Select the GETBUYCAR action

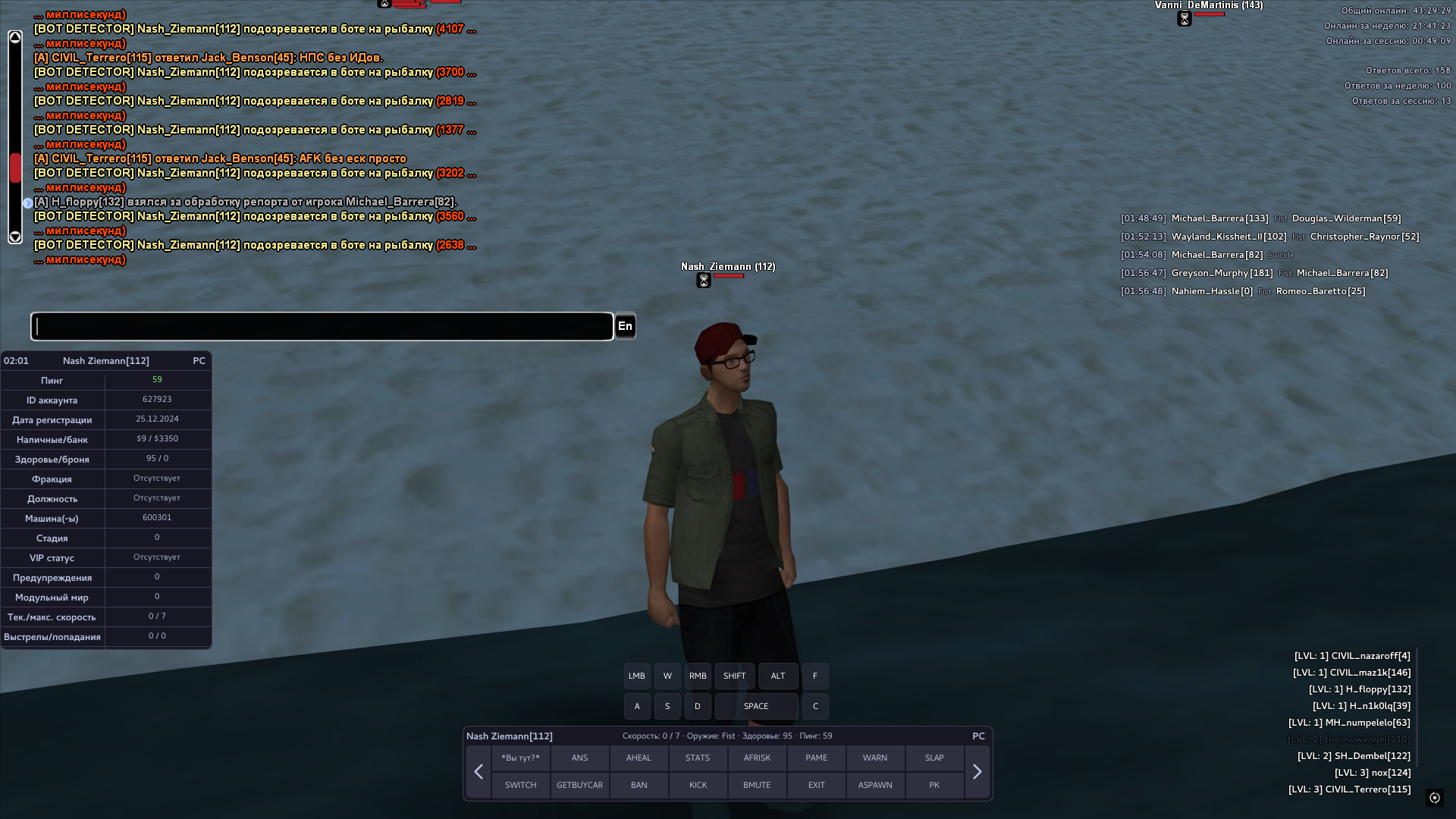click(x=579, y=785)
